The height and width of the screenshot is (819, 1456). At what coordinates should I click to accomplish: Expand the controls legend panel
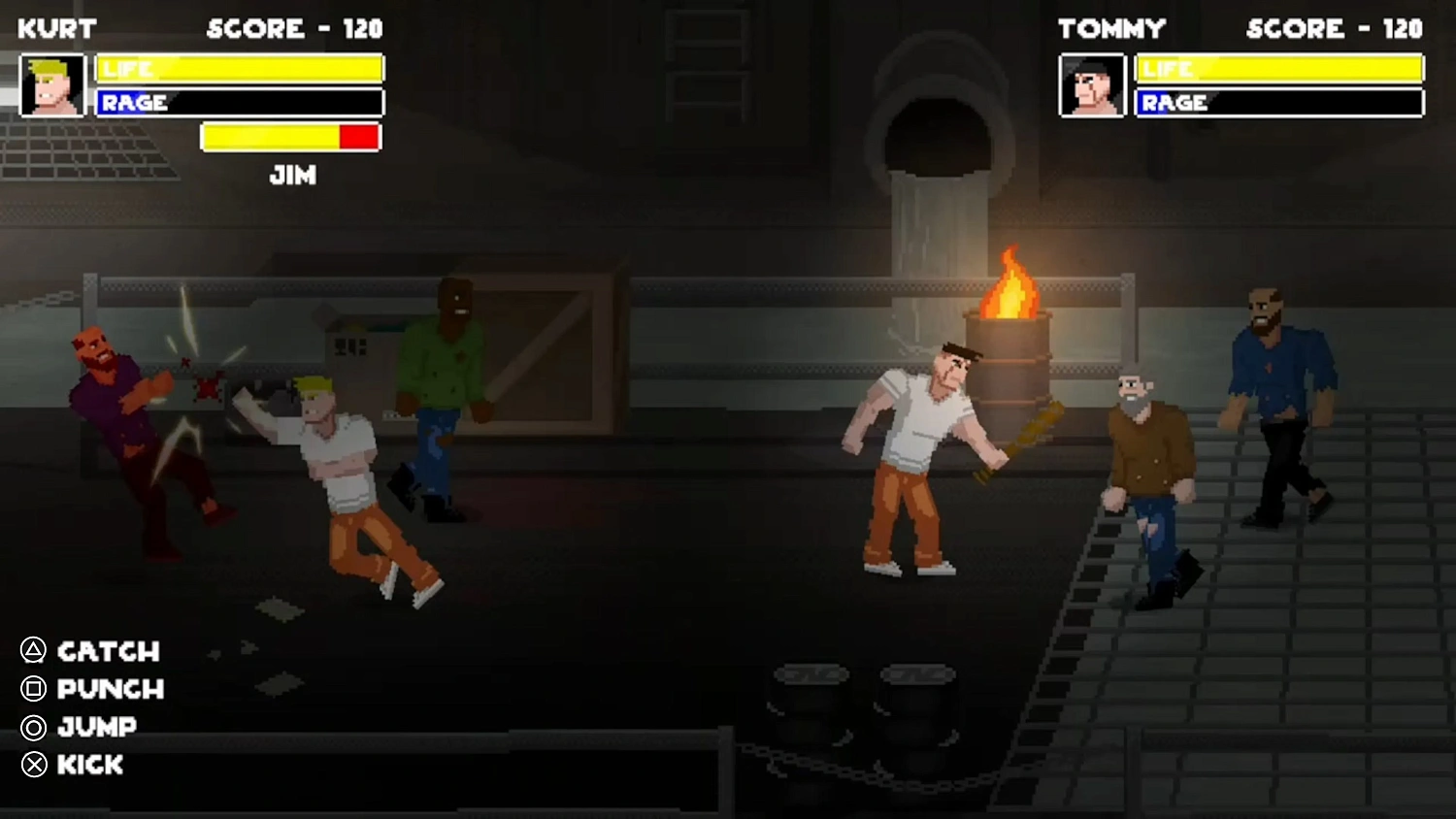click(78, 708)
